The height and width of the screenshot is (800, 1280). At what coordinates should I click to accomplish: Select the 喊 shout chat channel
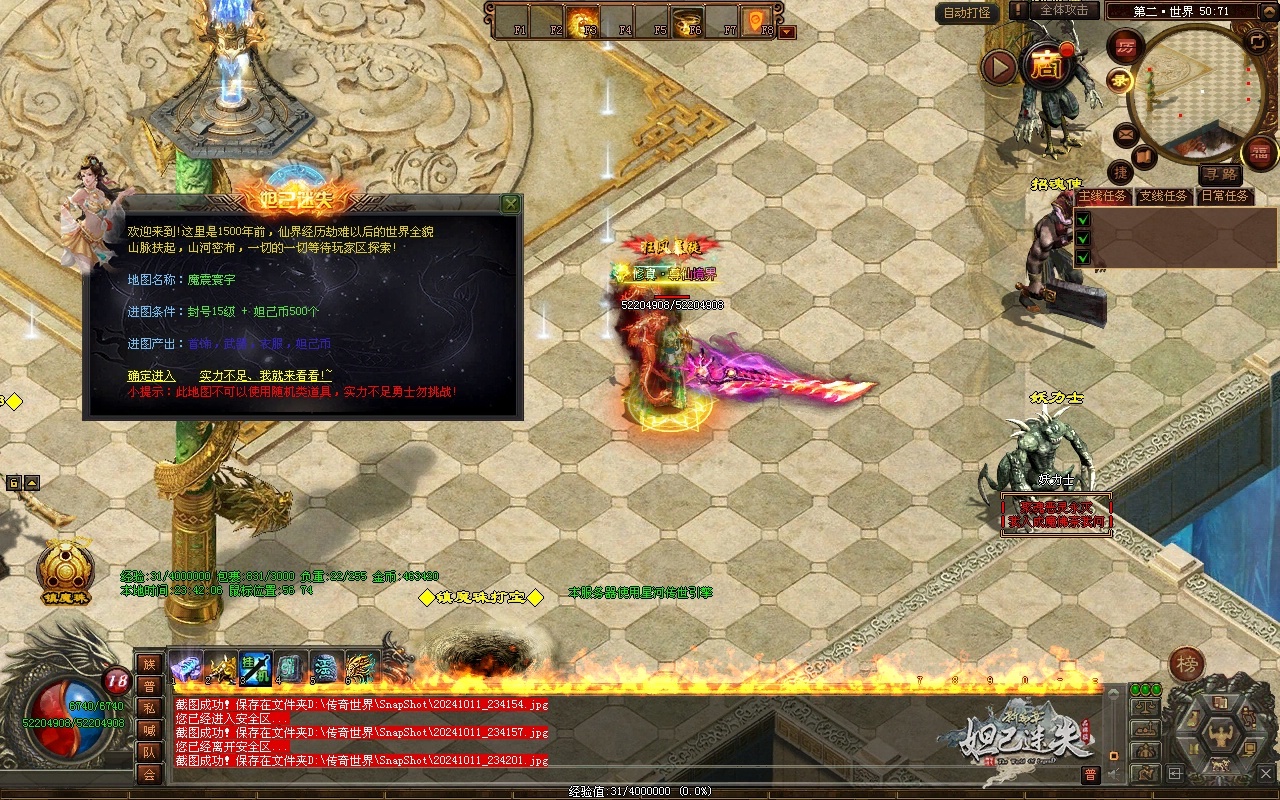coord(149,729)
